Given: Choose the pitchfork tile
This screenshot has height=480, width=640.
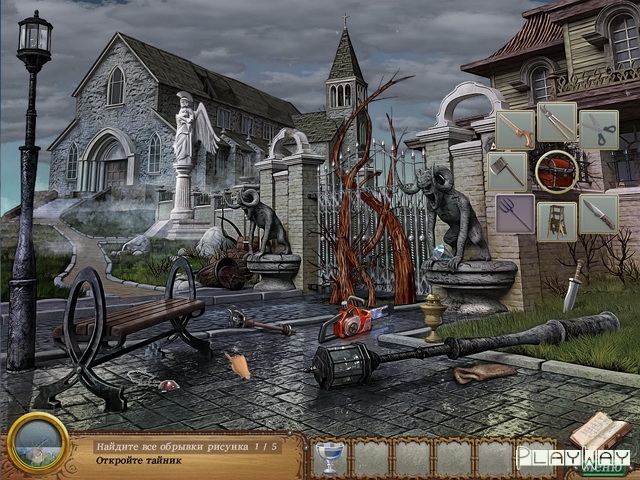Looking at the screenshot, I should coord(515,213).
